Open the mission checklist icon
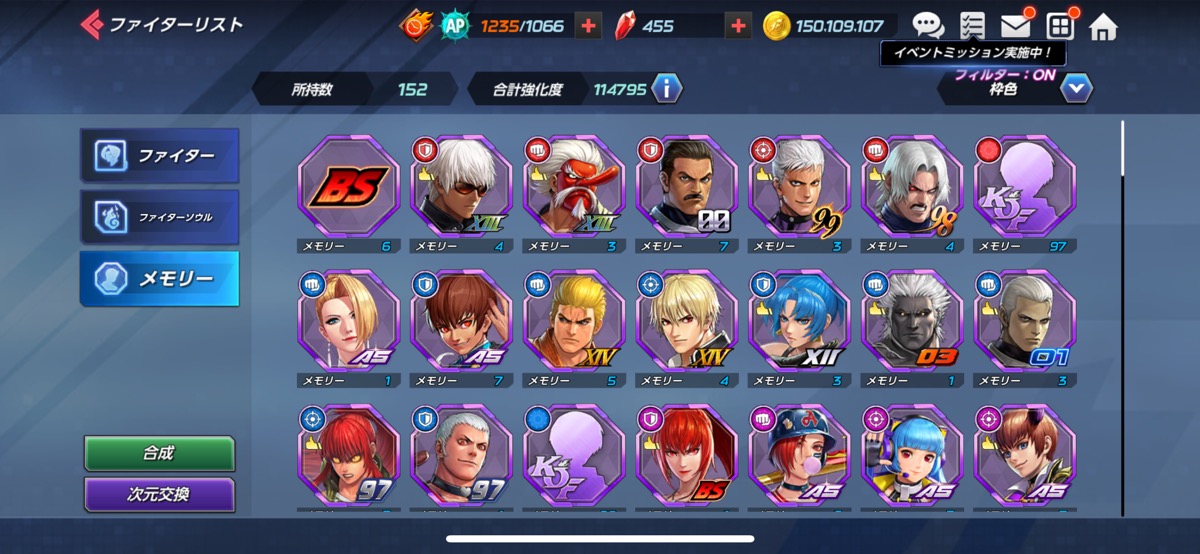The width and height of the screenshot is (1200, 554). pos(971,26)
